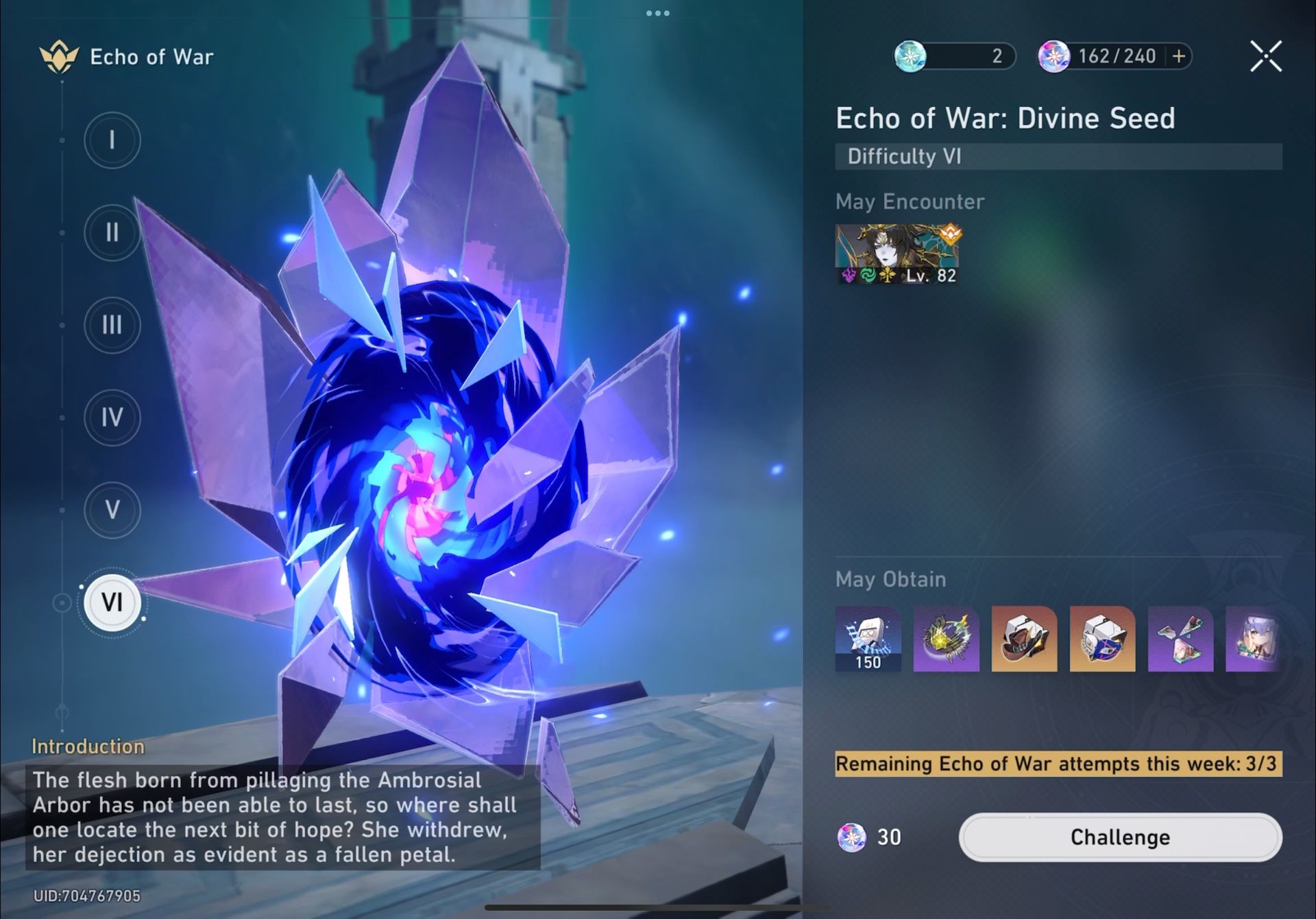Choose the Difficulty VI node

113,602
